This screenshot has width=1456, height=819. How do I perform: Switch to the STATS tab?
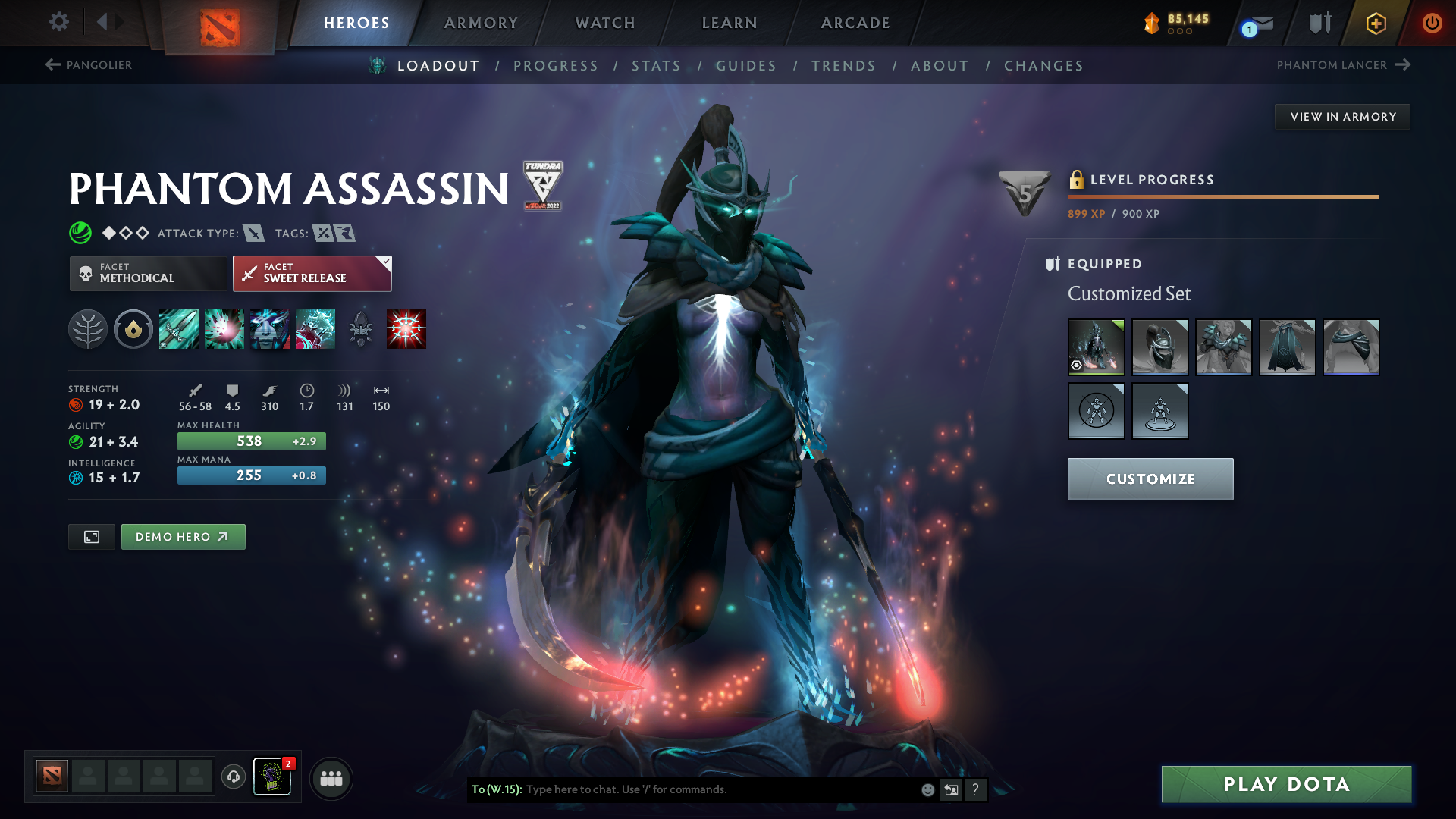click(x=657, y=65)
